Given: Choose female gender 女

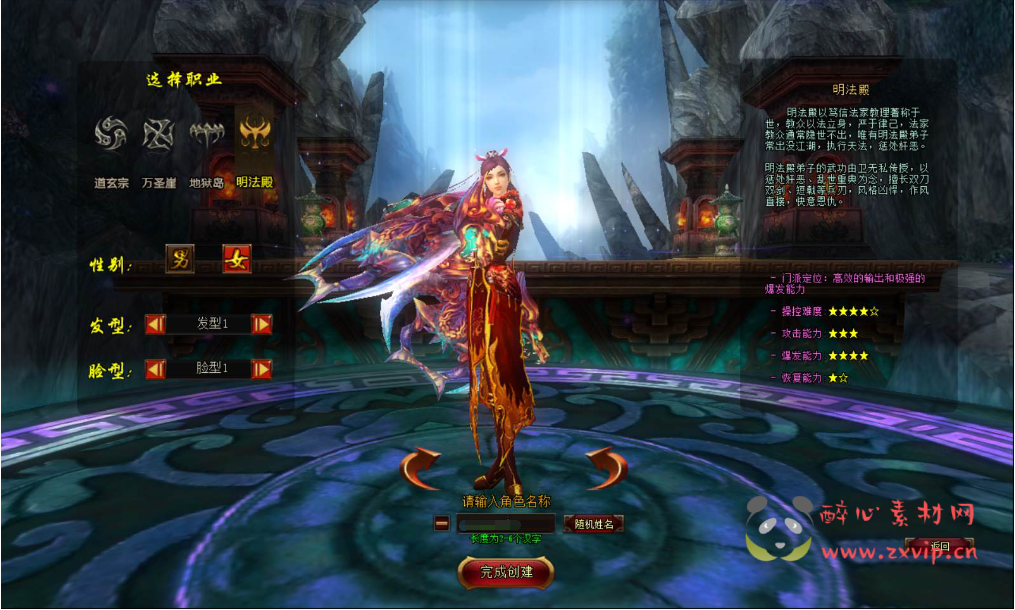Looking at the screenshot, I should pos(237,259).
